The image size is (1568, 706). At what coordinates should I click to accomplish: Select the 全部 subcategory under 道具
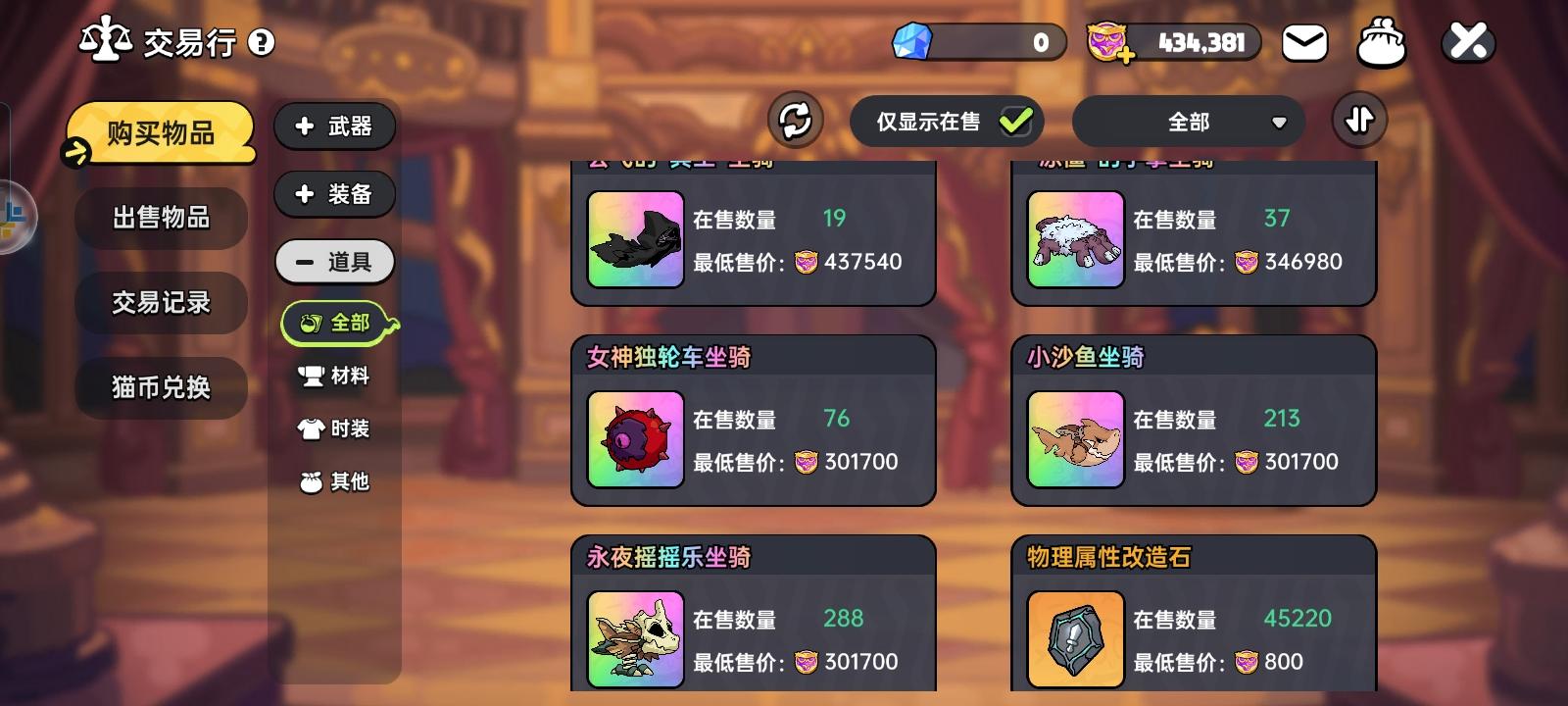point(338,322)
